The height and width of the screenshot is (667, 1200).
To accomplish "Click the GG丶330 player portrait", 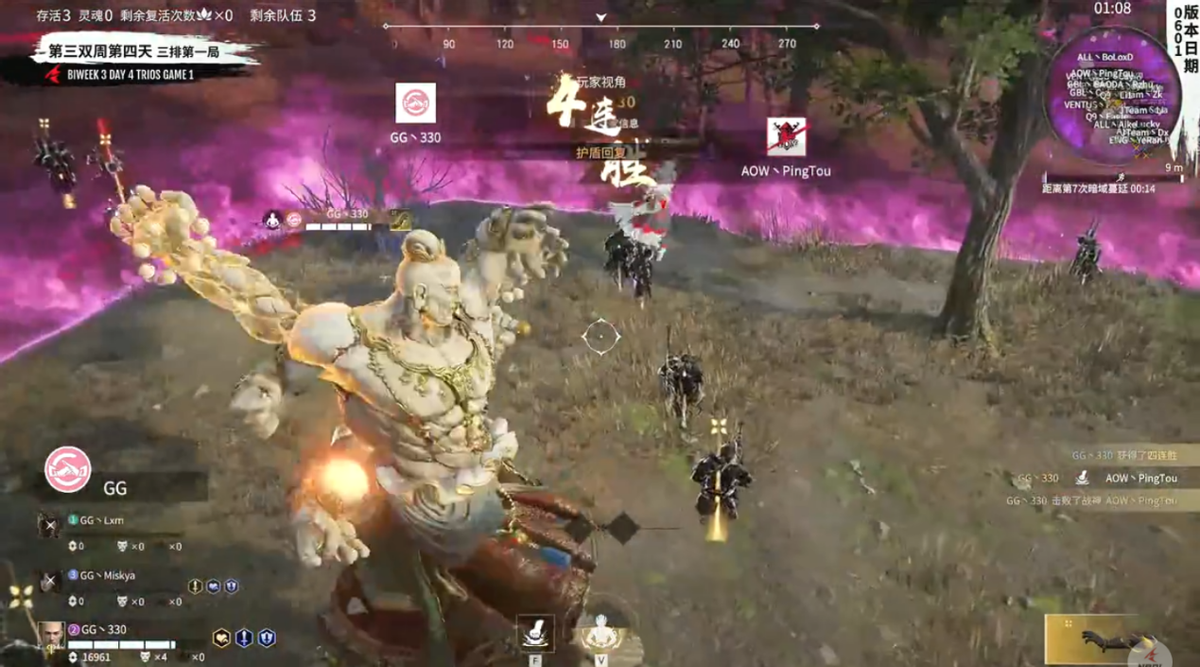I will pyautogui.click(x=52, y=635).
